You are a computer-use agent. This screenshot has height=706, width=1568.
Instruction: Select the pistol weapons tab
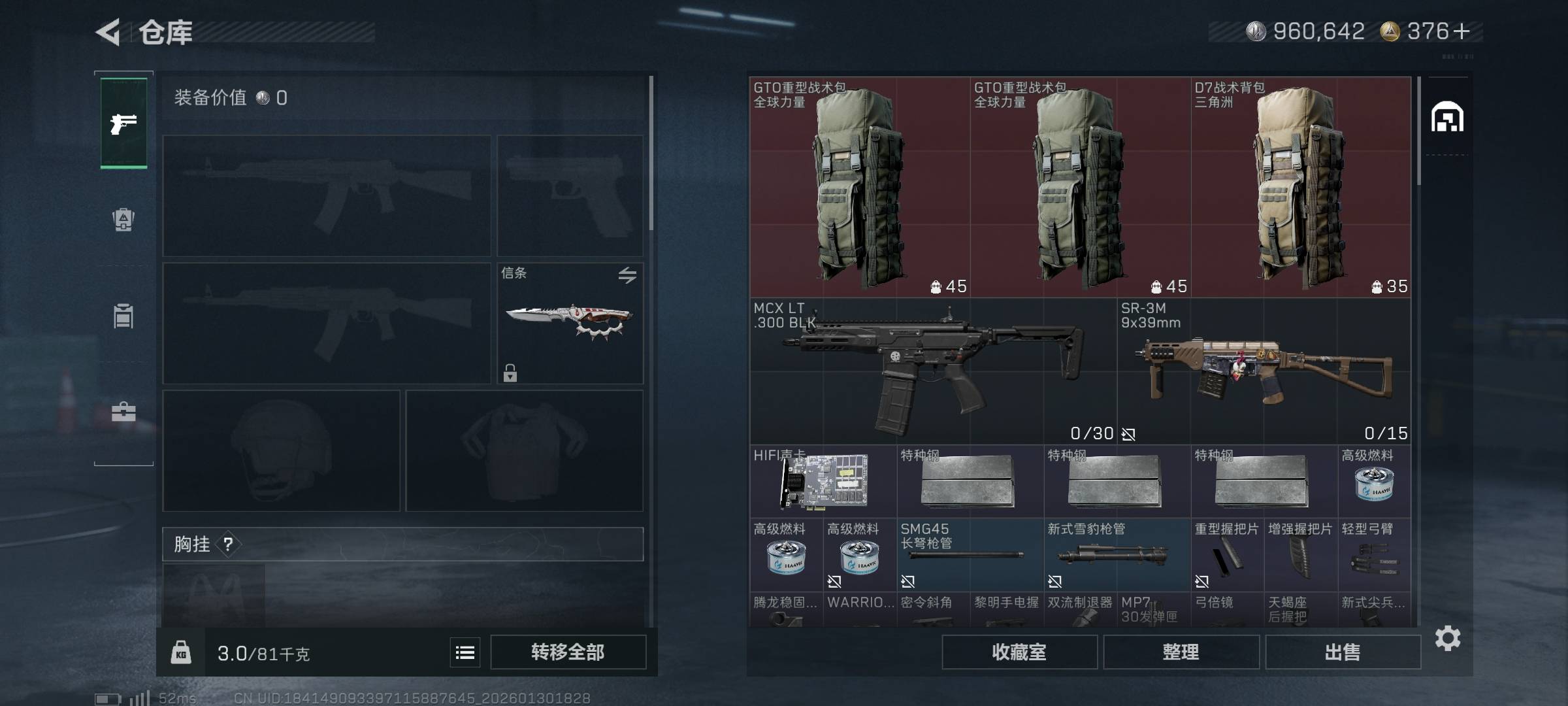tap(123, 123)
